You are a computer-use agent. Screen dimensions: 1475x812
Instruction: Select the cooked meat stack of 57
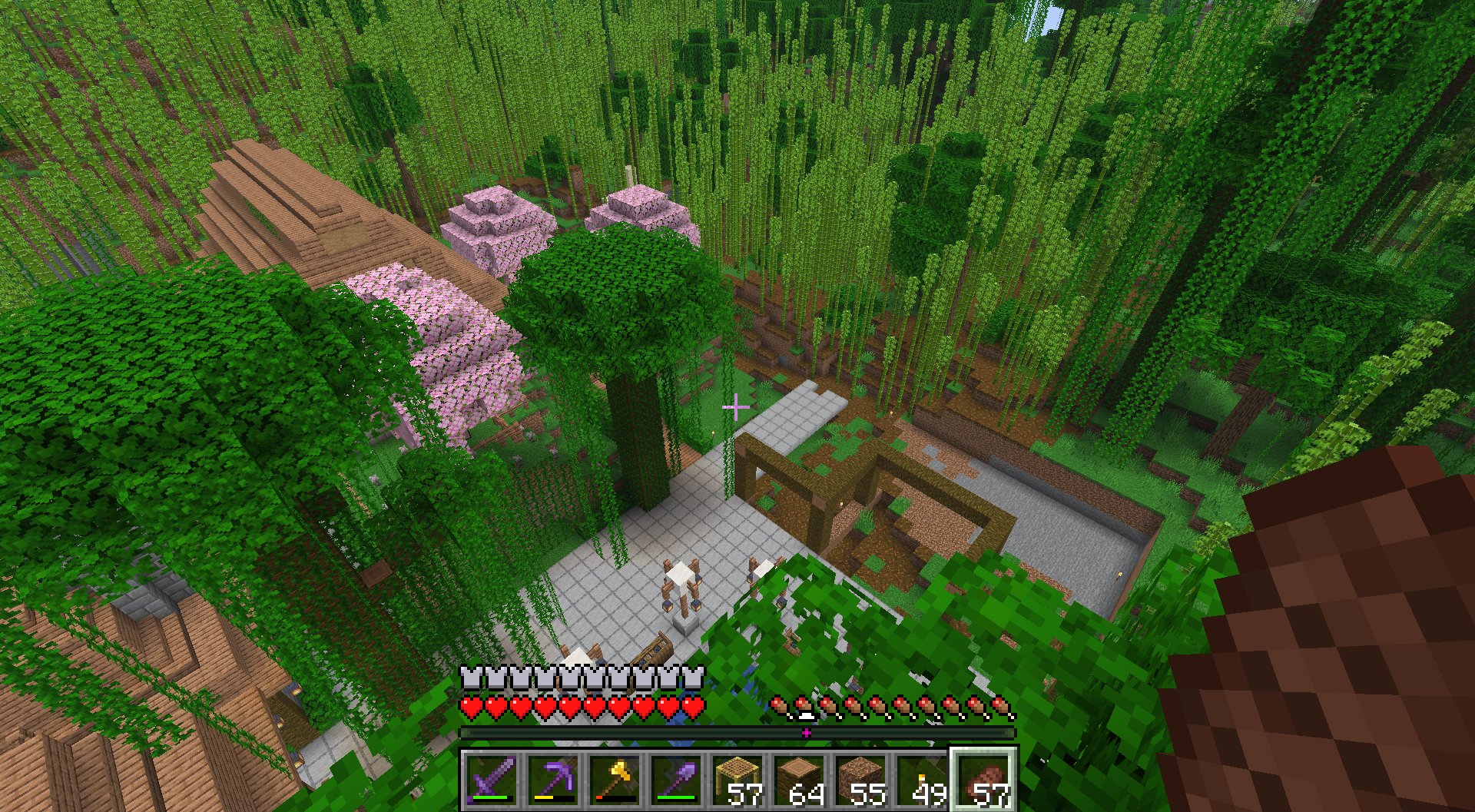[984, 779]
